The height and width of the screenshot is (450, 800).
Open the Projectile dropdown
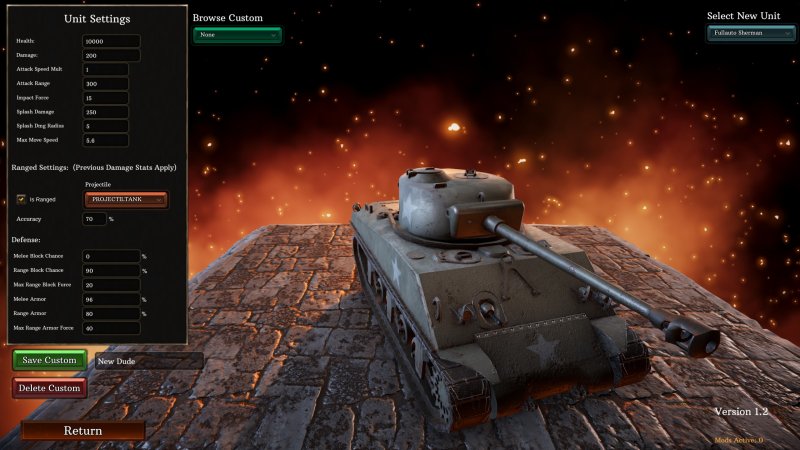click(127, 200)
